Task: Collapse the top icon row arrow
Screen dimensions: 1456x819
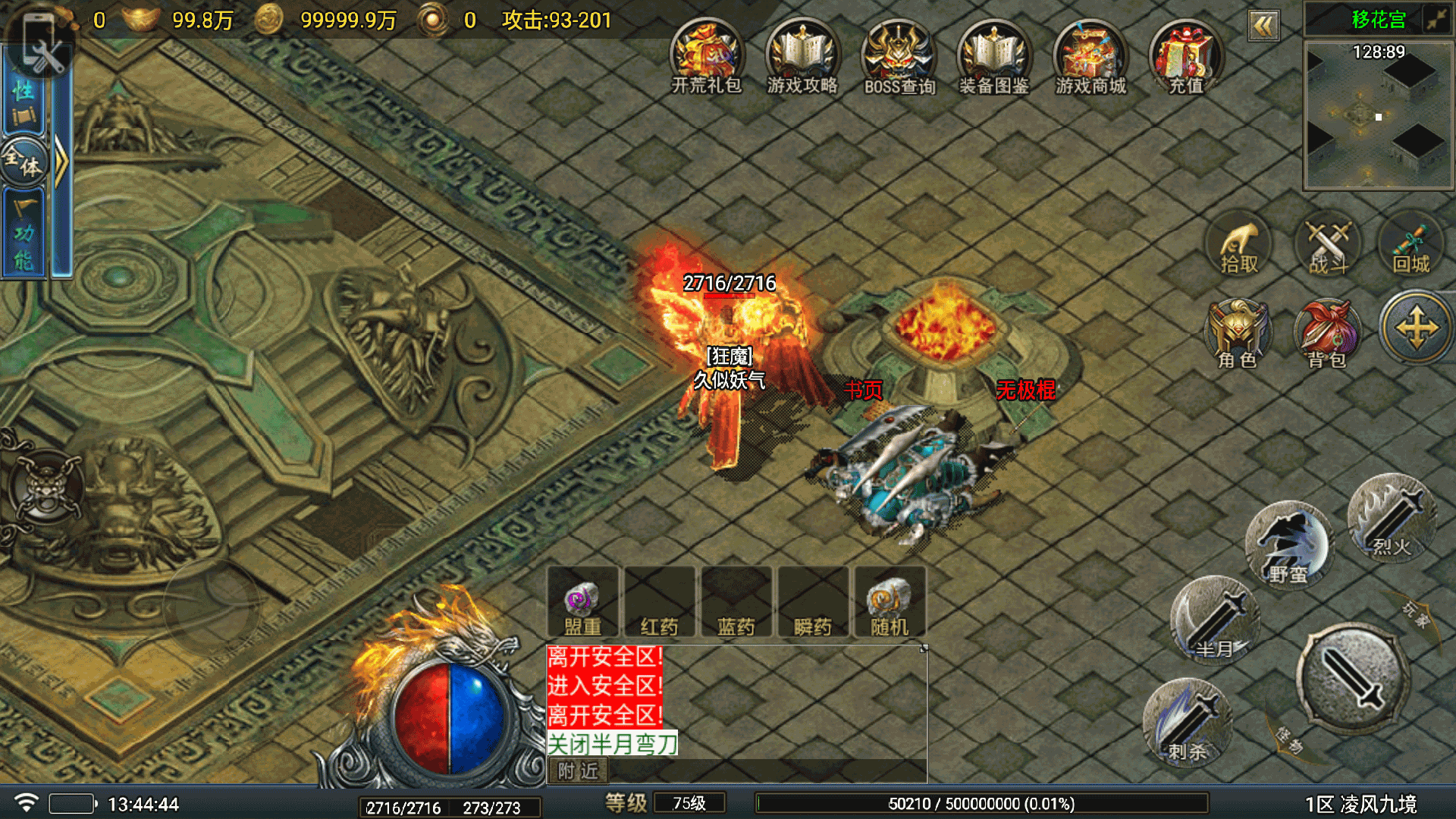Action: tap(1263, 27)
